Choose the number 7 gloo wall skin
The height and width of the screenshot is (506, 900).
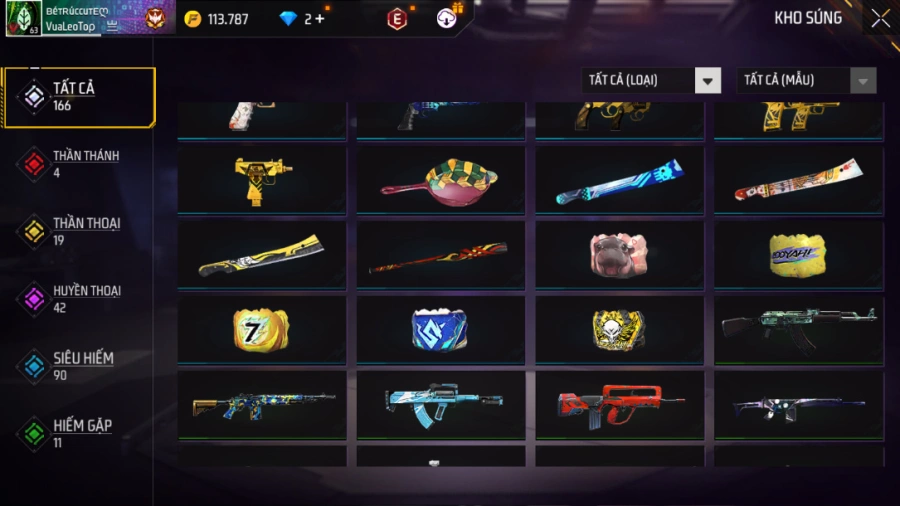click(262, 329)
